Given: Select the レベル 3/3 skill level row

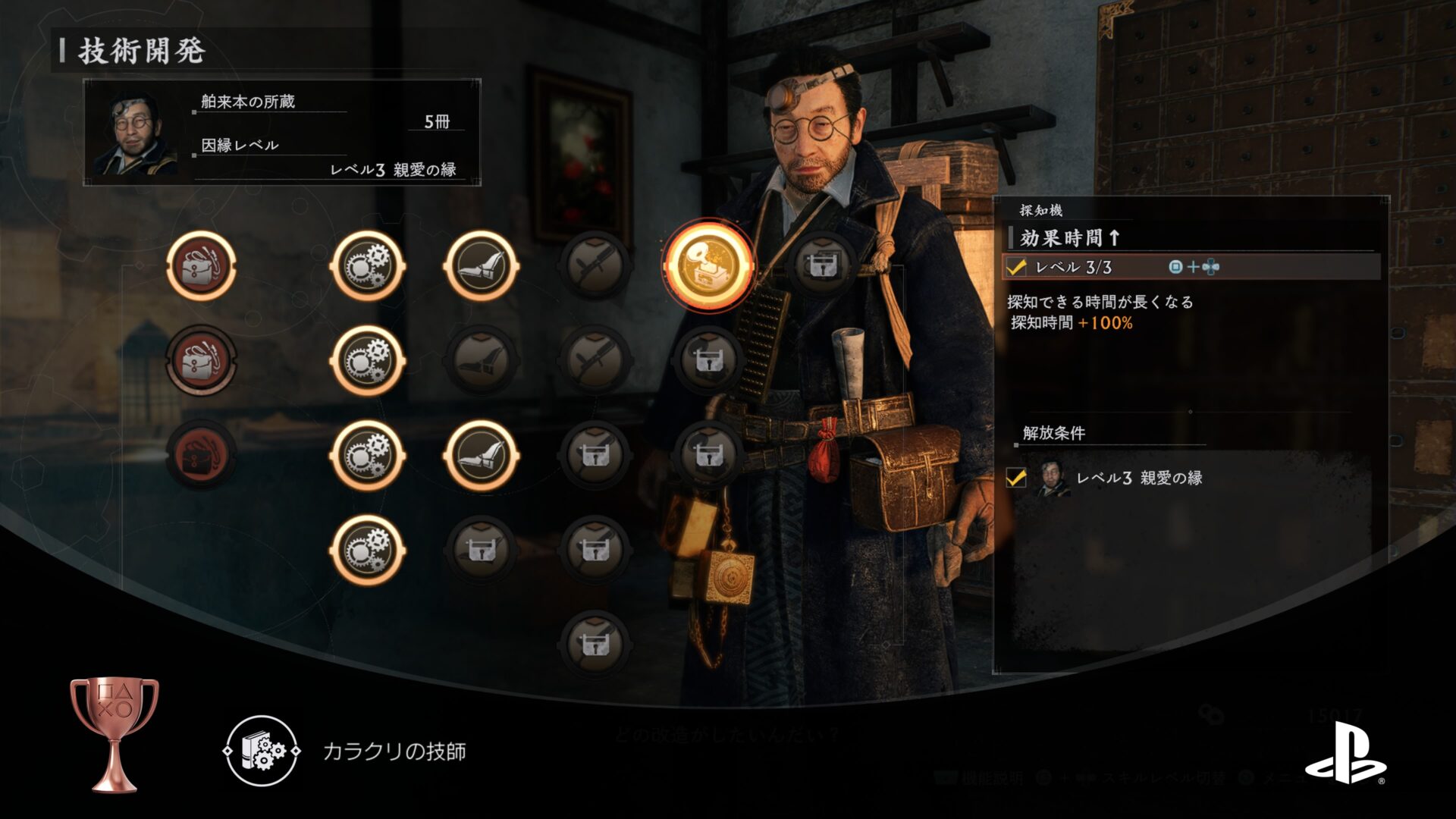Looking at the screenshot, I should pyautogui.click(x=1191, y=267).
